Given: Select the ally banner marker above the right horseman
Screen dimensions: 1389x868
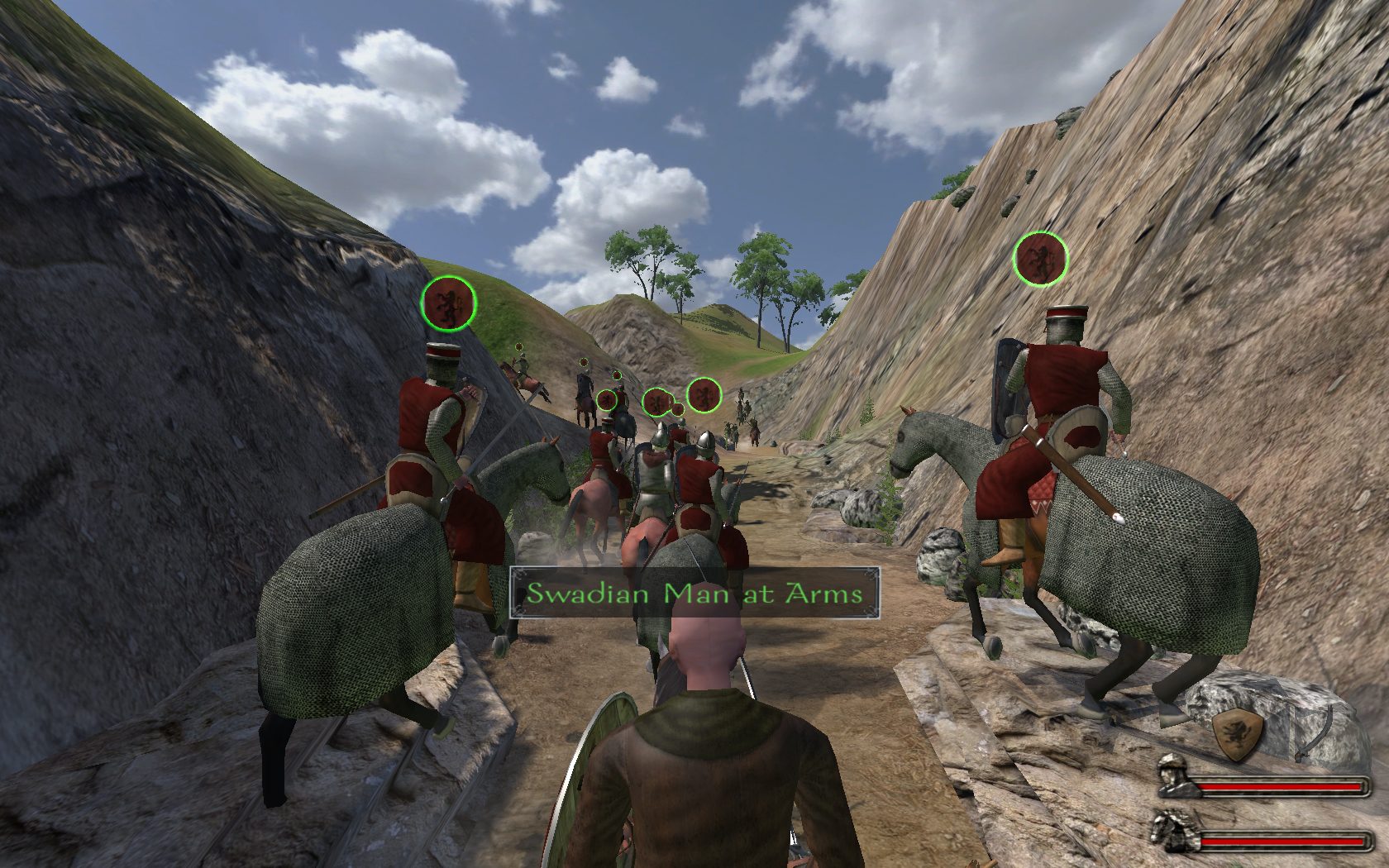Looking at the screenshot, I should 1040,259.
